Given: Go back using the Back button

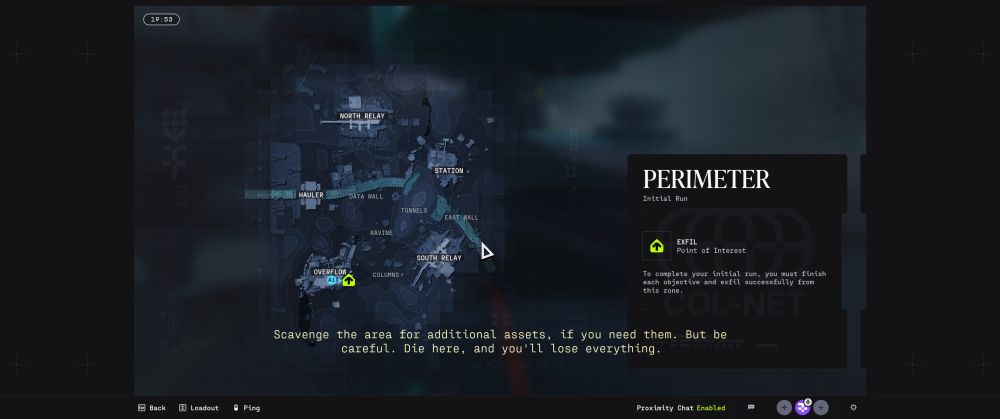Looking at the screenshot, I should (151, 408).
